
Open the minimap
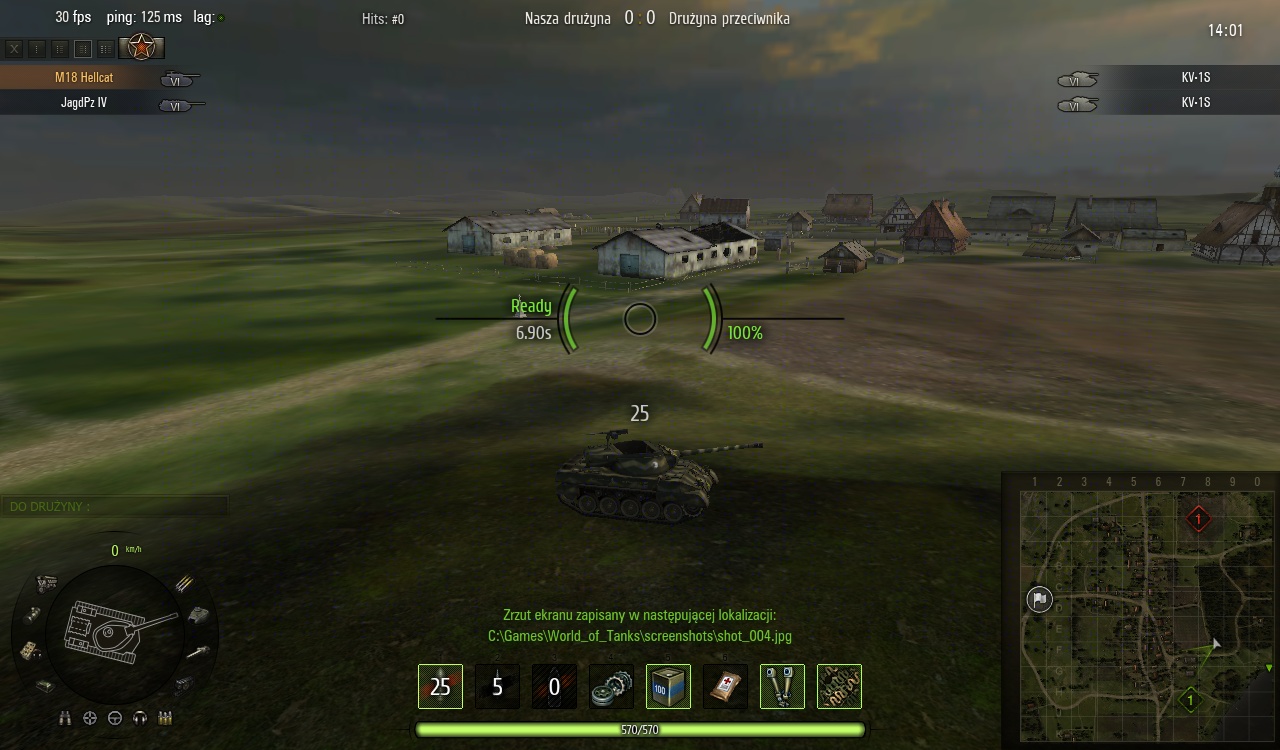tap(1141, 611)
